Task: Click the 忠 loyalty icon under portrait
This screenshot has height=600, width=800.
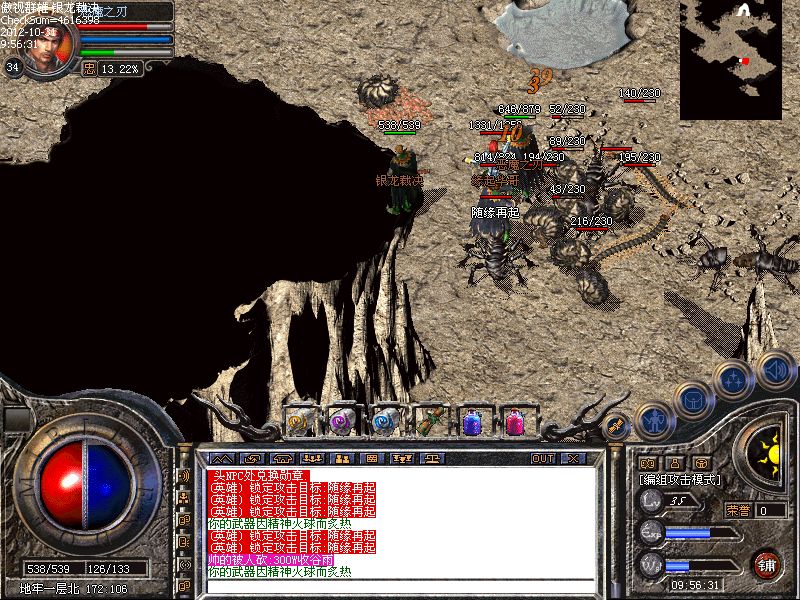Action: coord(89,68)
